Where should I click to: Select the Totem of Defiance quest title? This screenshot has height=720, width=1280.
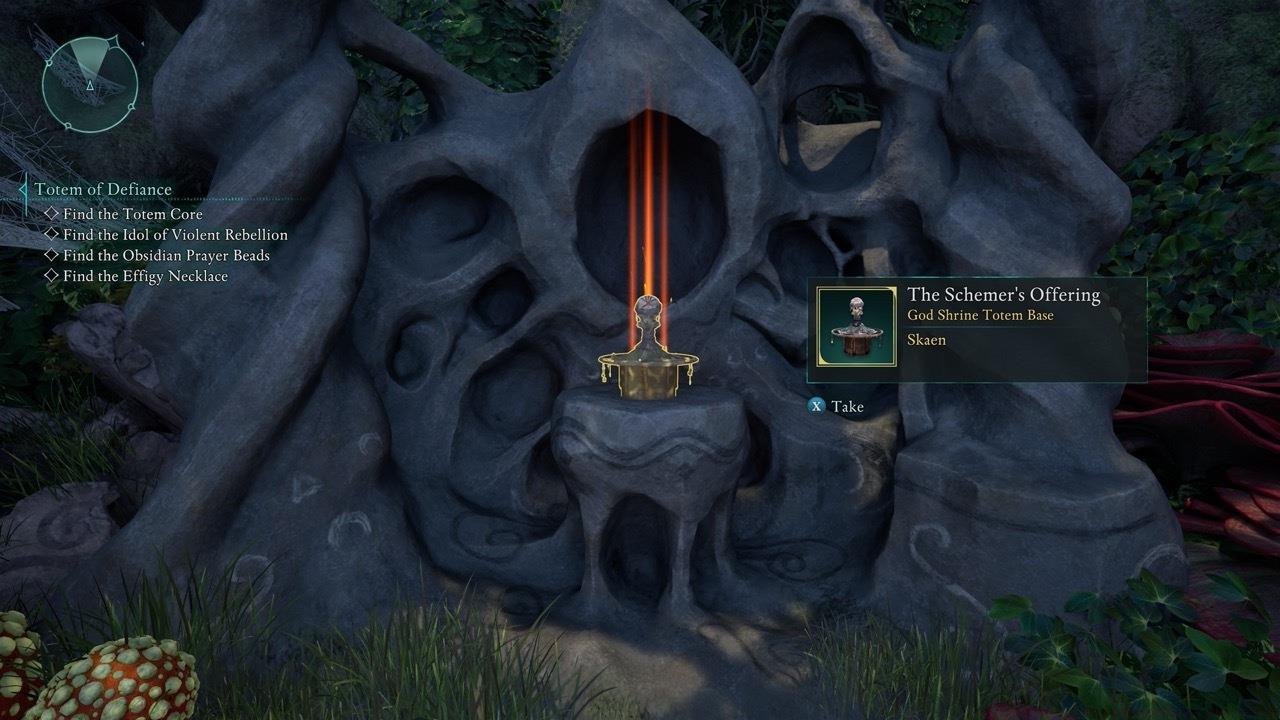tap(104, 189)
